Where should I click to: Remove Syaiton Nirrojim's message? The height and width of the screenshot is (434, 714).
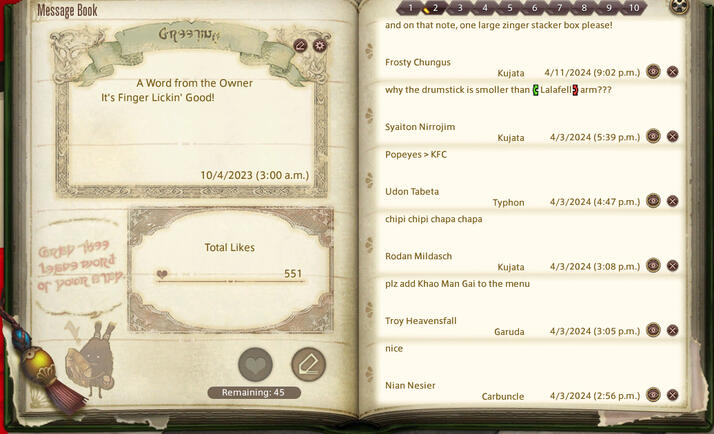click(x=673, y=137)
